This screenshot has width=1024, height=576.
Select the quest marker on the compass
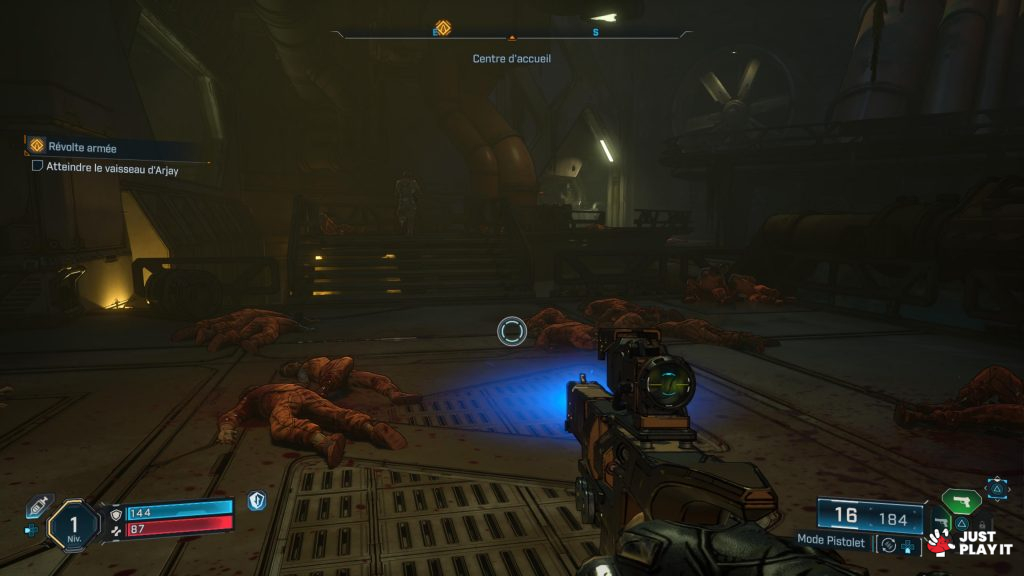(x=443, y=27)
